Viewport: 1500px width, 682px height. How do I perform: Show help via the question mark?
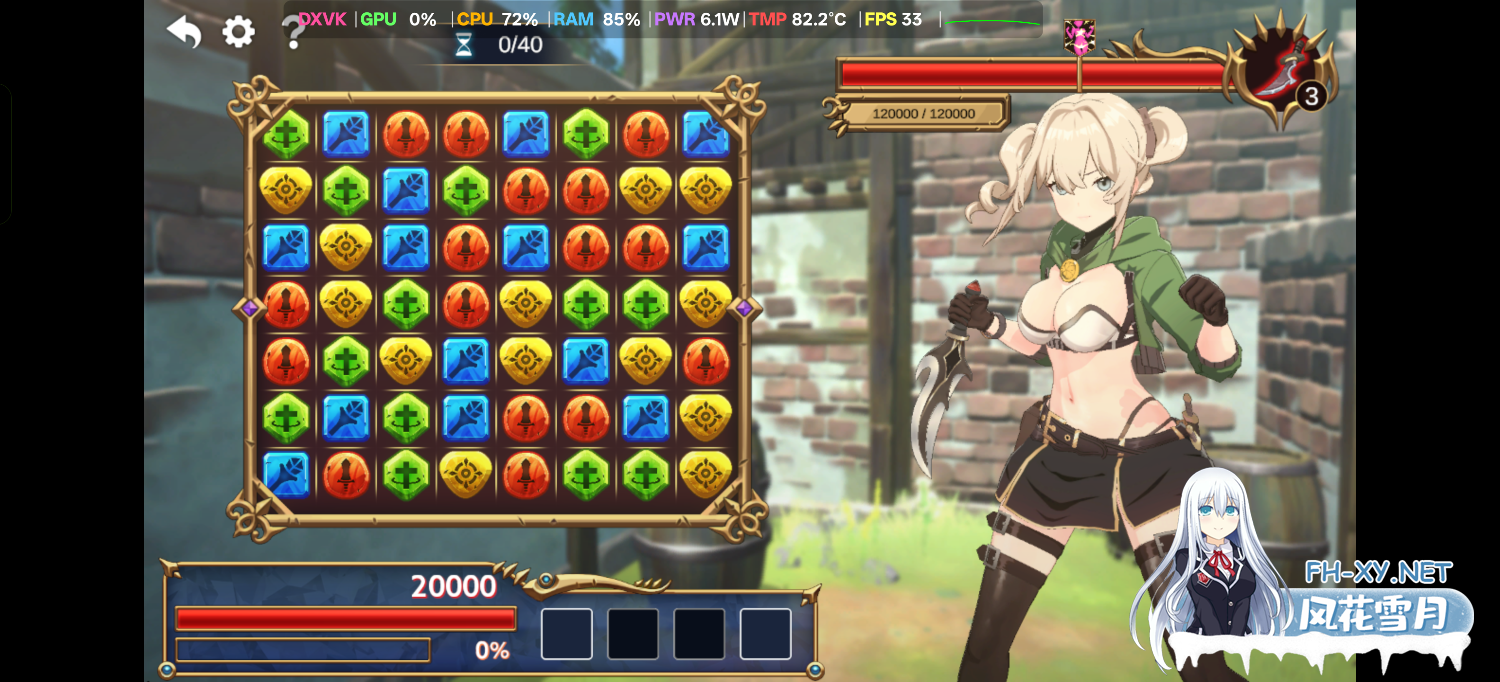(292, 34)
